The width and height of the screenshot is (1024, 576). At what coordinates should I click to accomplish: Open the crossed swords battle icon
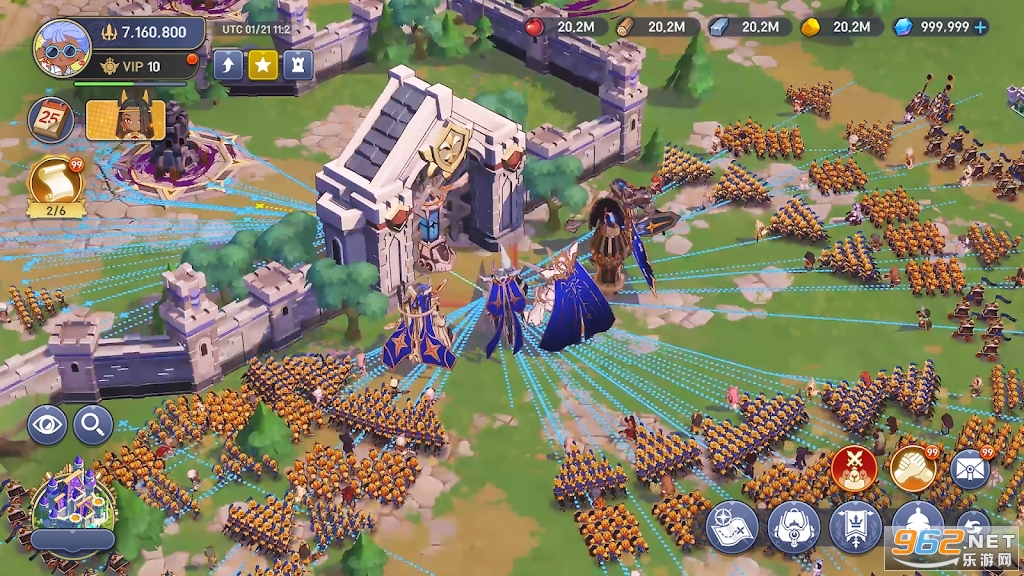[854, 468]
